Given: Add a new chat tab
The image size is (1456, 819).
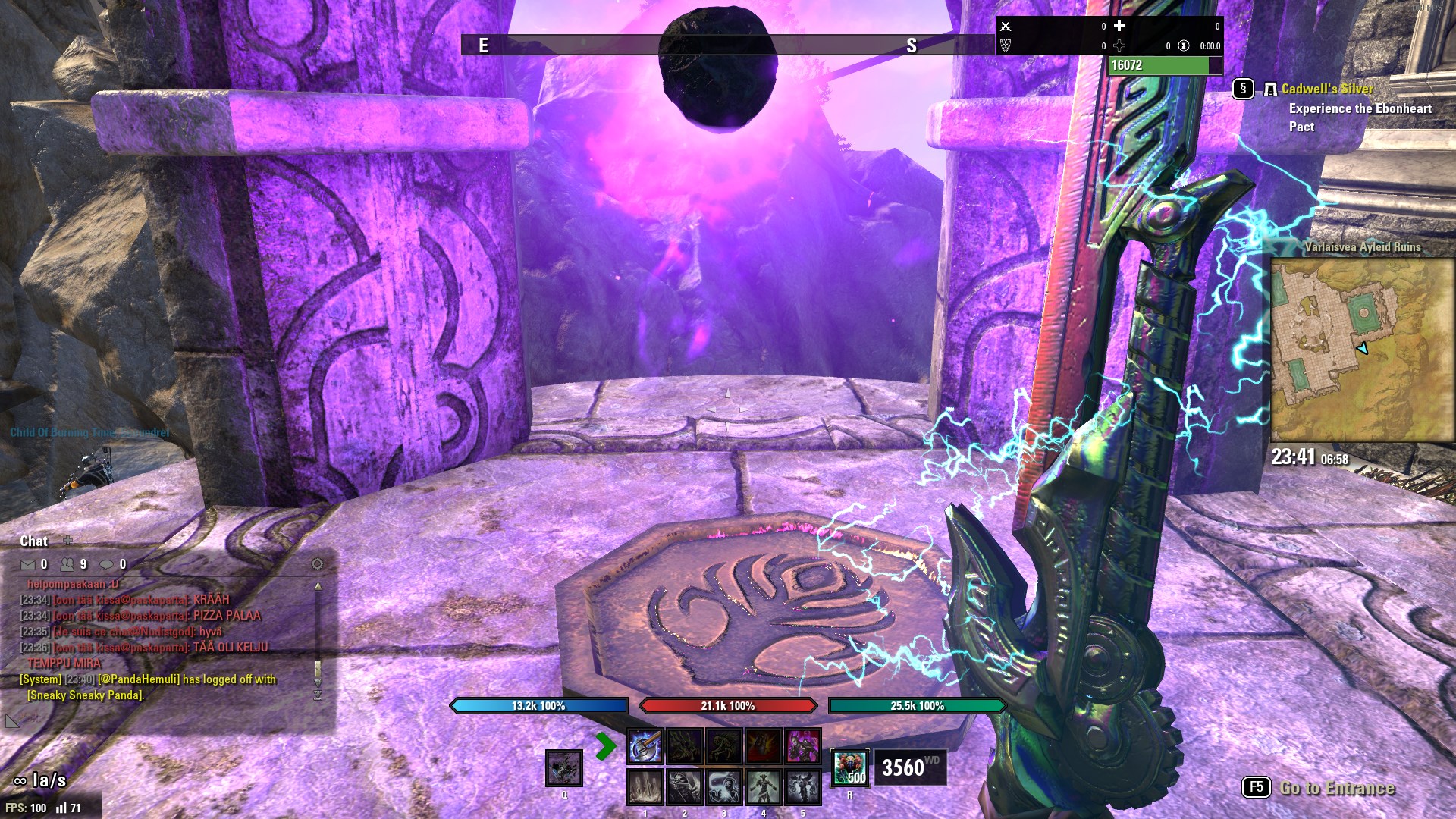Looking at the screenshot, I should click(x=67, y=540).
